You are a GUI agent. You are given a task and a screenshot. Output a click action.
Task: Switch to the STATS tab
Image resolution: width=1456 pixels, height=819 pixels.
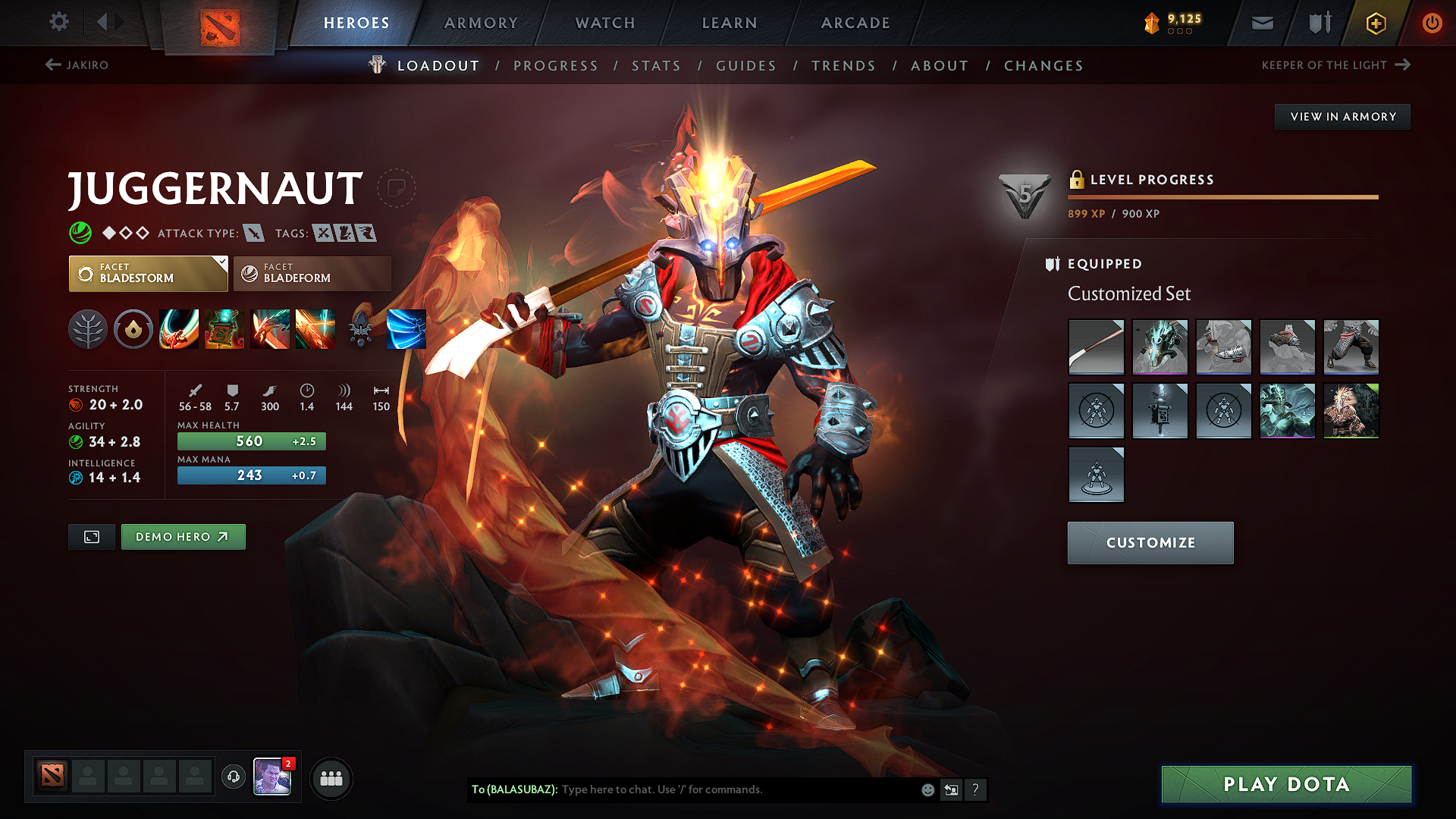click(656, 65)
